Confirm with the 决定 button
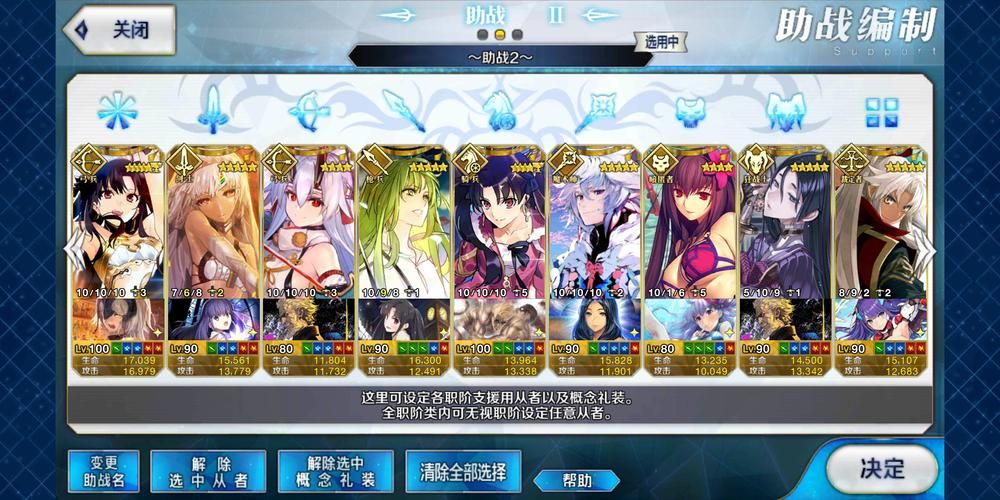The width and height of the screenshot is (1000, 500). tap(881, 467)
